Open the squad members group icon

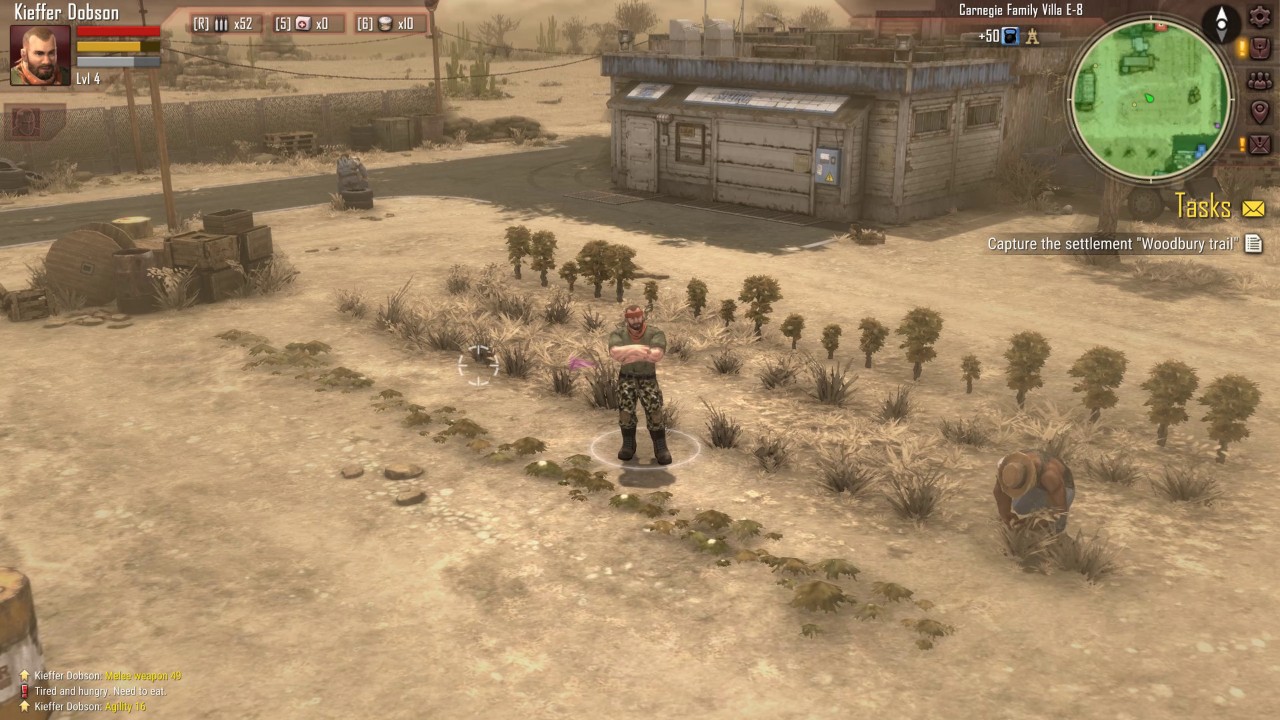1259,81
